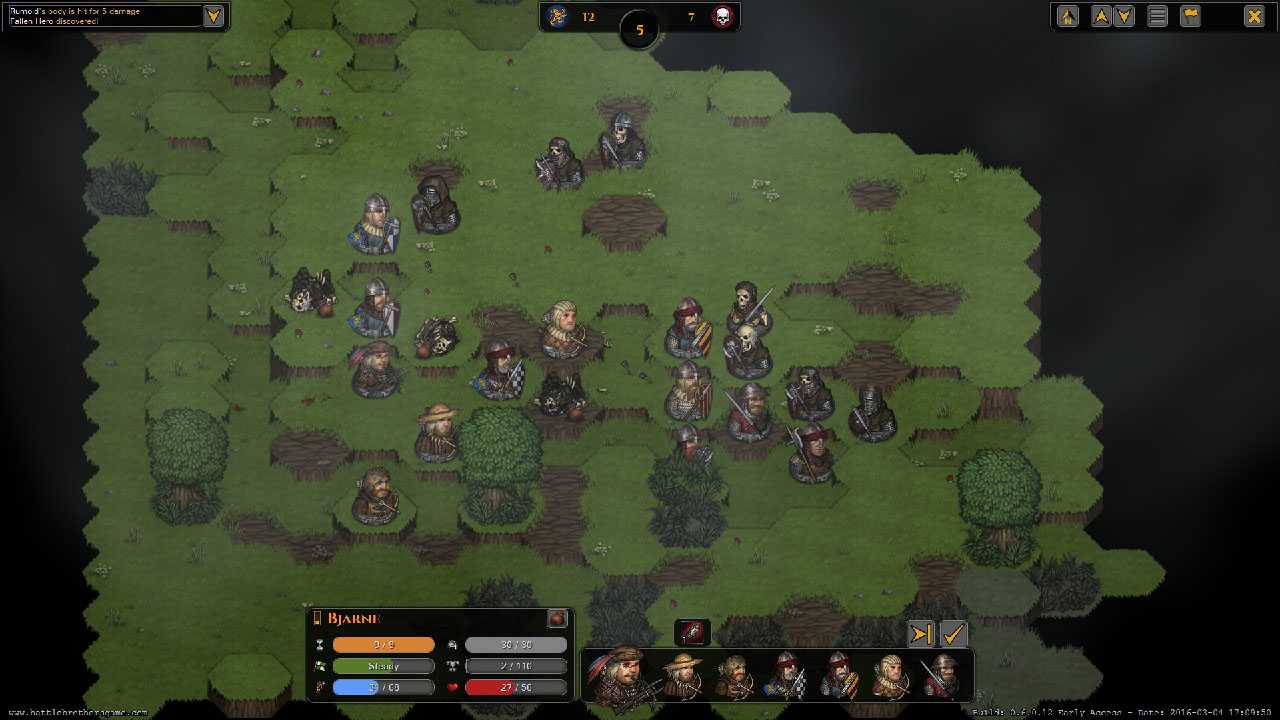The height and width of the screenshot is (720, 1280).
Task: Click the yellow X button
Action: pos(1253,16)
